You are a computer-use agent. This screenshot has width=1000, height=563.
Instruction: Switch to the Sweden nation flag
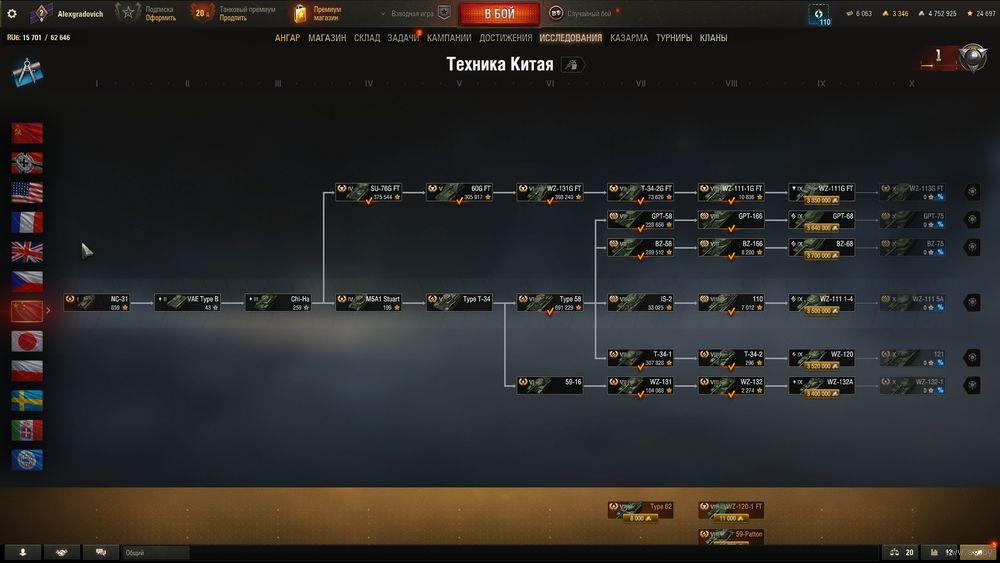click(27, 400)
